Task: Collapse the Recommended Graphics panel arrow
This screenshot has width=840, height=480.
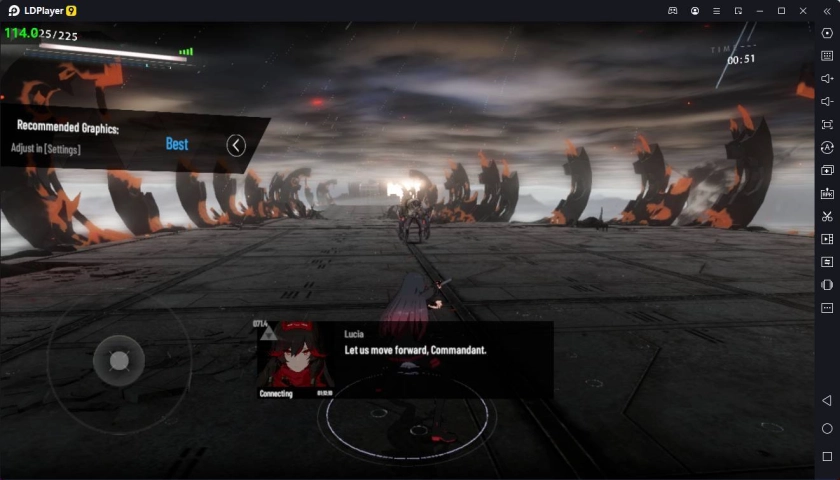Action: point(236,146)
